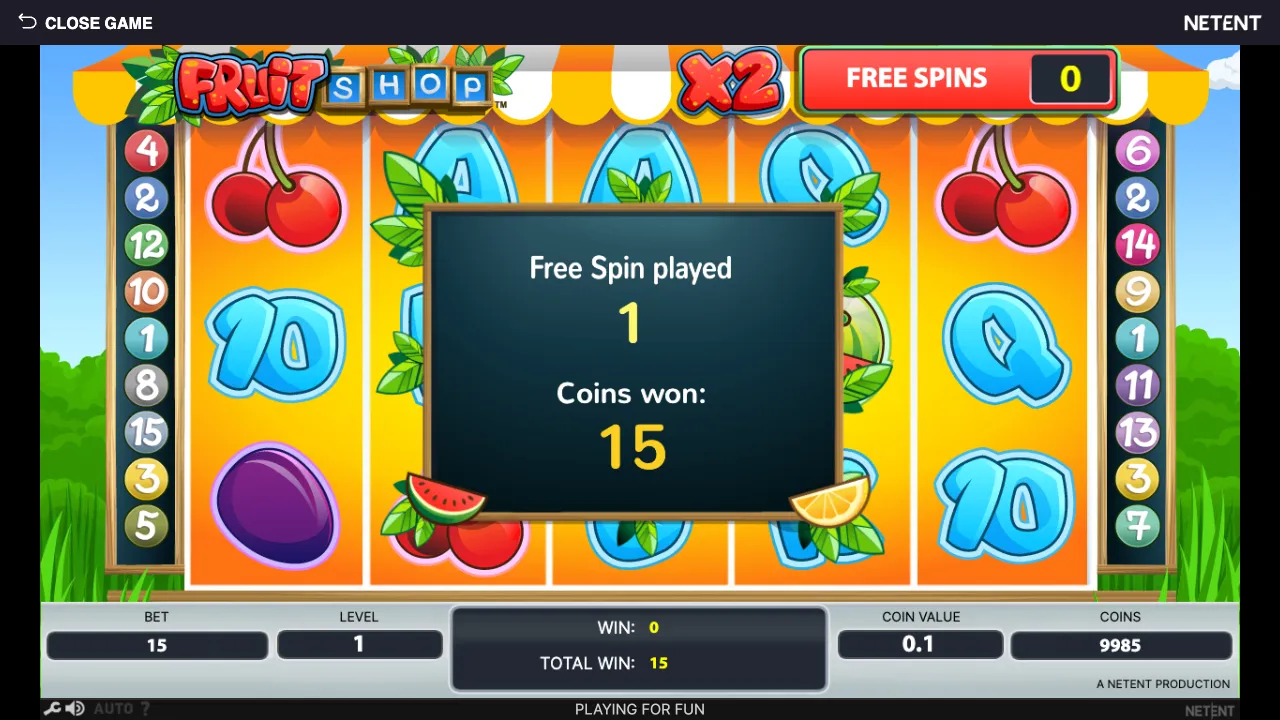
Task: Open the BET field options
Action: coord(157,644)
